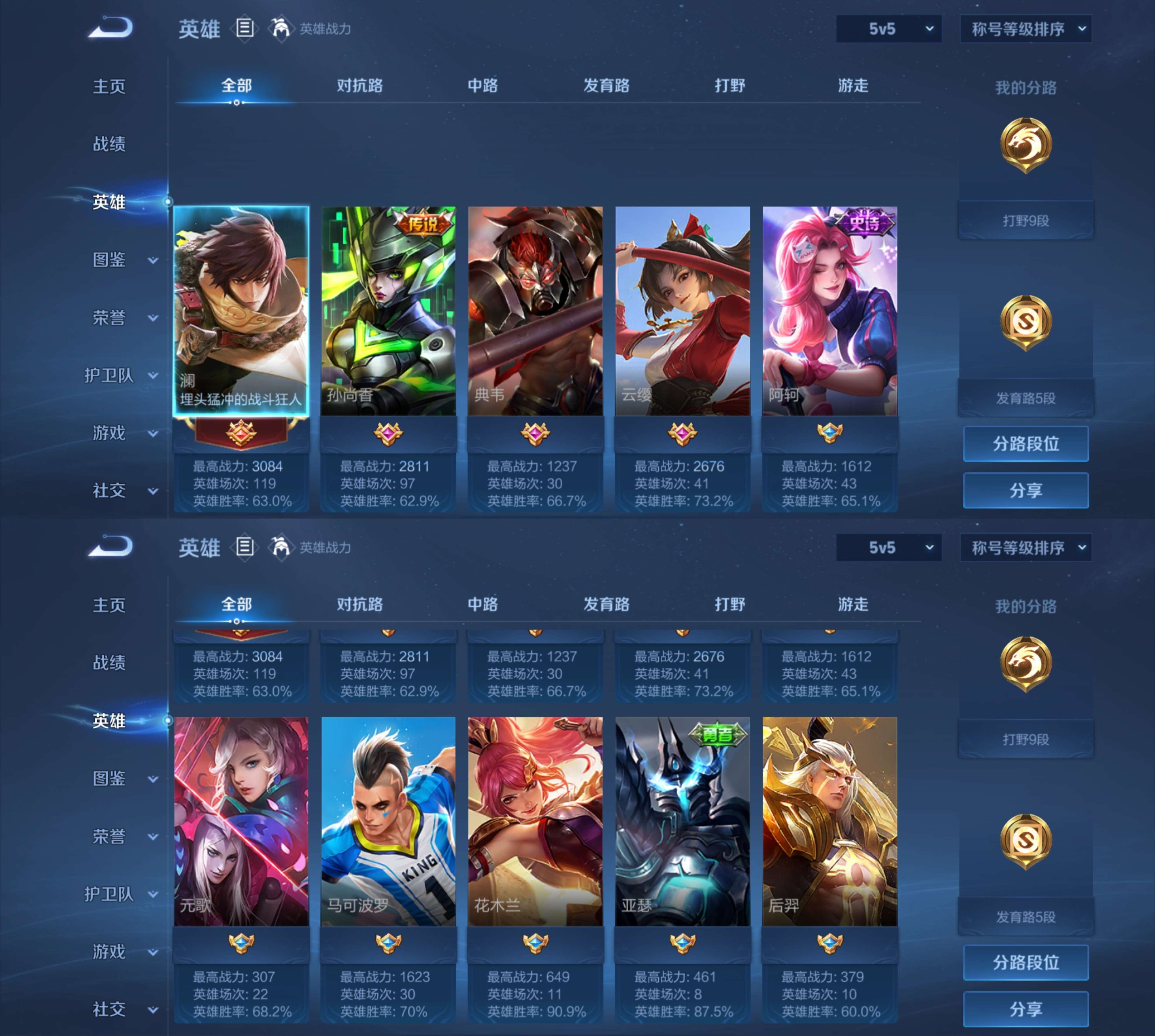The image size is (1155, 1036).
Task: Click the 分享 button
Action: tap(1026, 490)
